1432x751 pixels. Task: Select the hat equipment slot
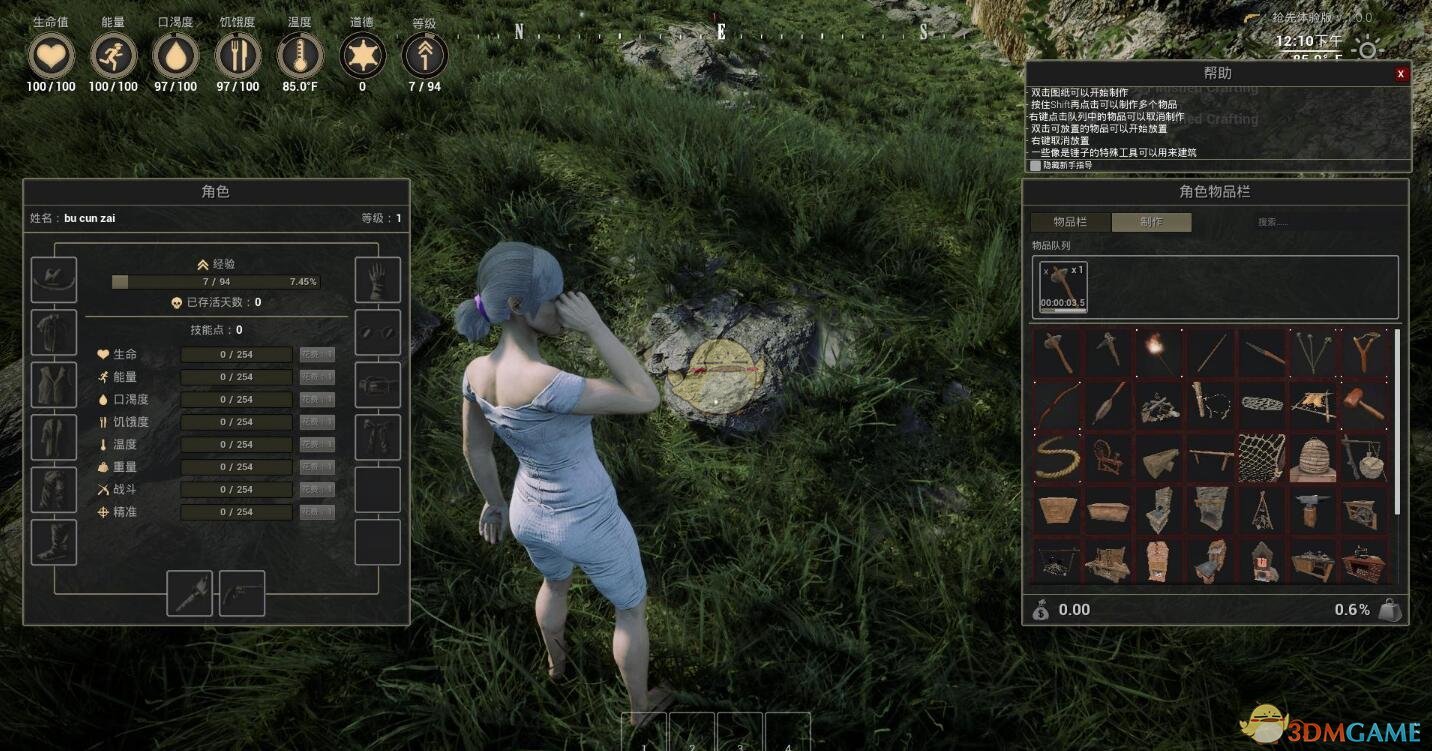(54, 281)
